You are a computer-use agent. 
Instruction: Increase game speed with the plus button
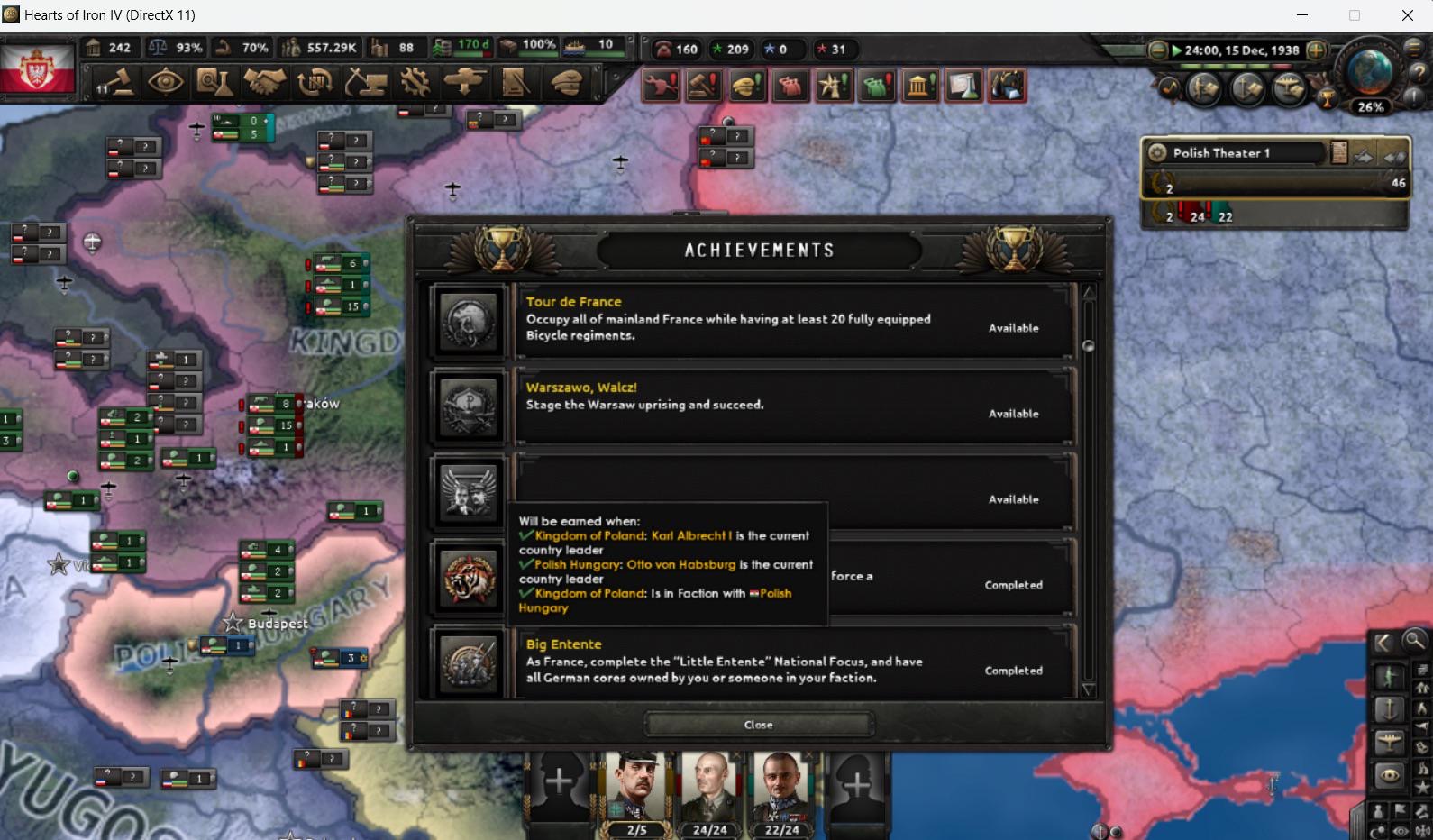1315,51
